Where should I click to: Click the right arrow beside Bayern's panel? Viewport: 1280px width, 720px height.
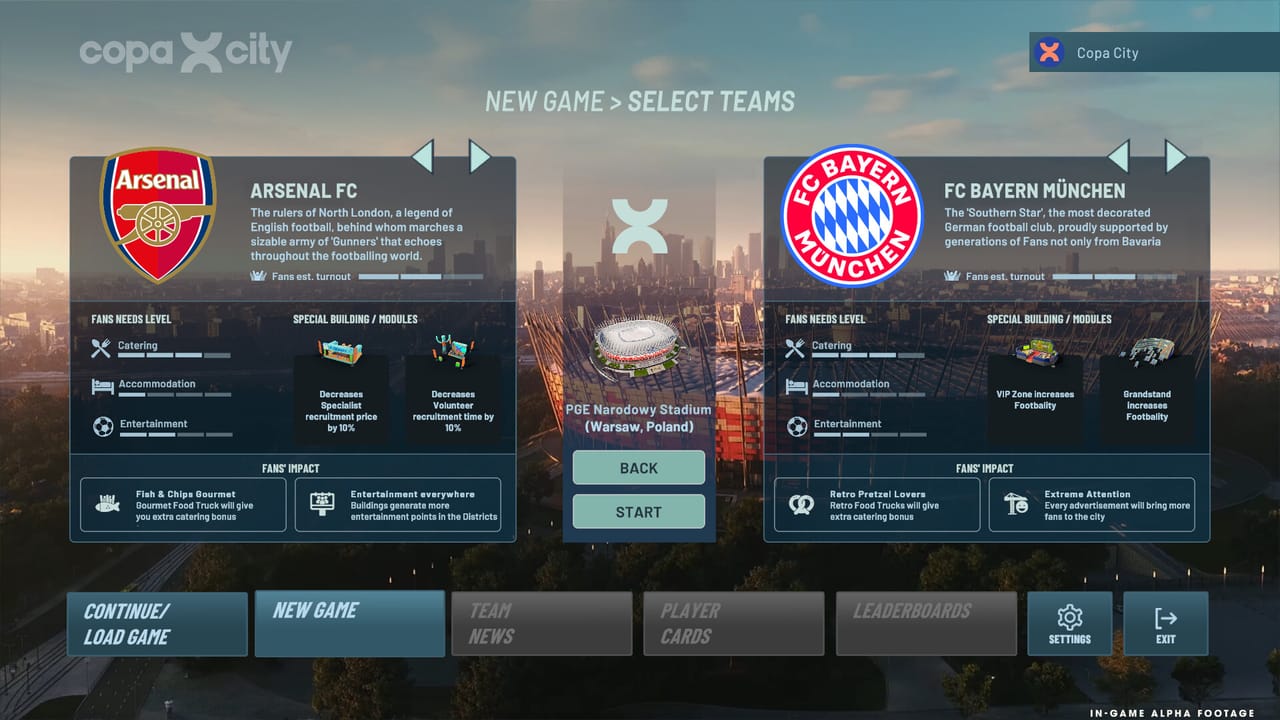(1175, 157)
